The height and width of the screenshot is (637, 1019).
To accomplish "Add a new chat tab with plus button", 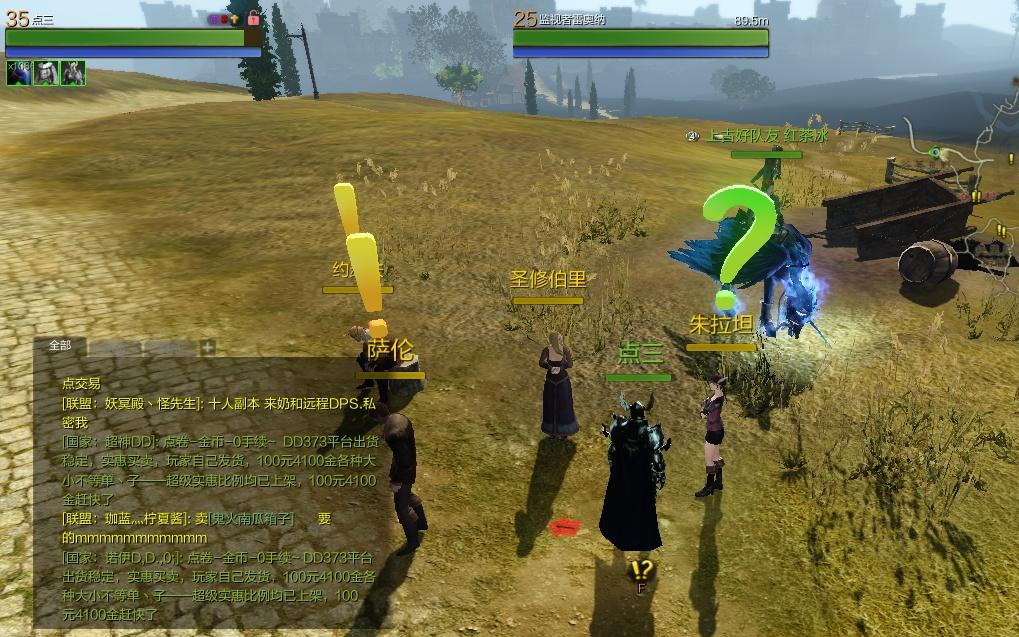I will pyautogui.click(x=207, y=348).
